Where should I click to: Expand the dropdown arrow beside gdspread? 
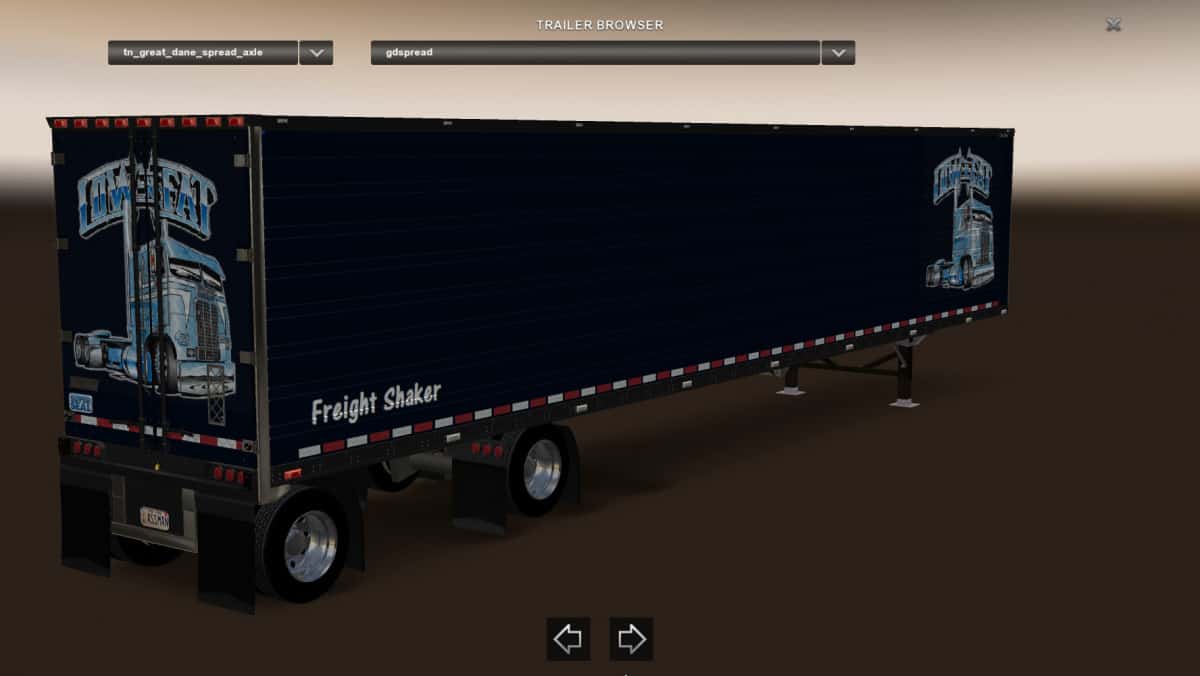(838, 52)
